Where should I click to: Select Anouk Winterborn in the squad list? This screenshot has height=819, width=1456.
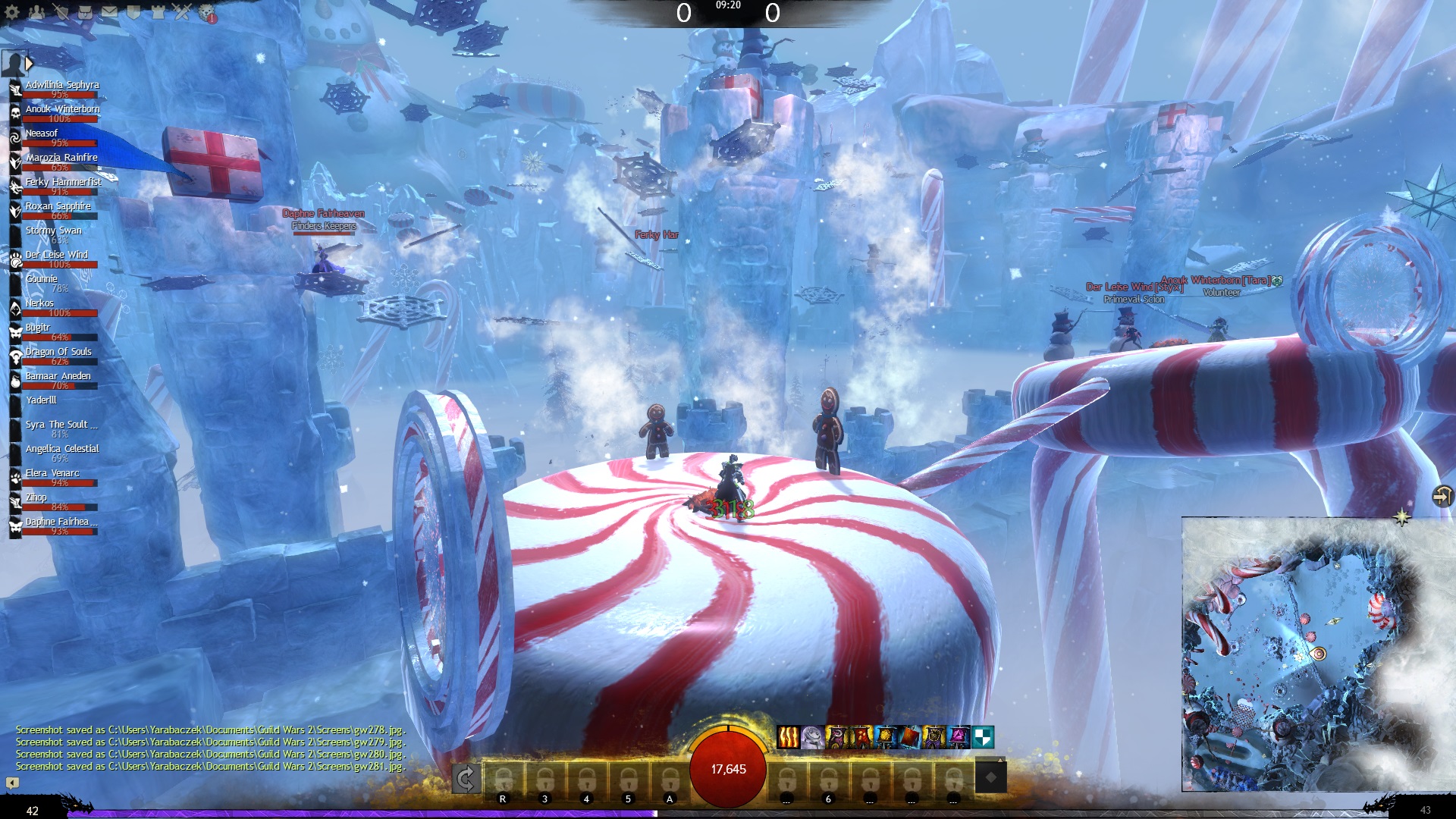(x=62, y=109)
